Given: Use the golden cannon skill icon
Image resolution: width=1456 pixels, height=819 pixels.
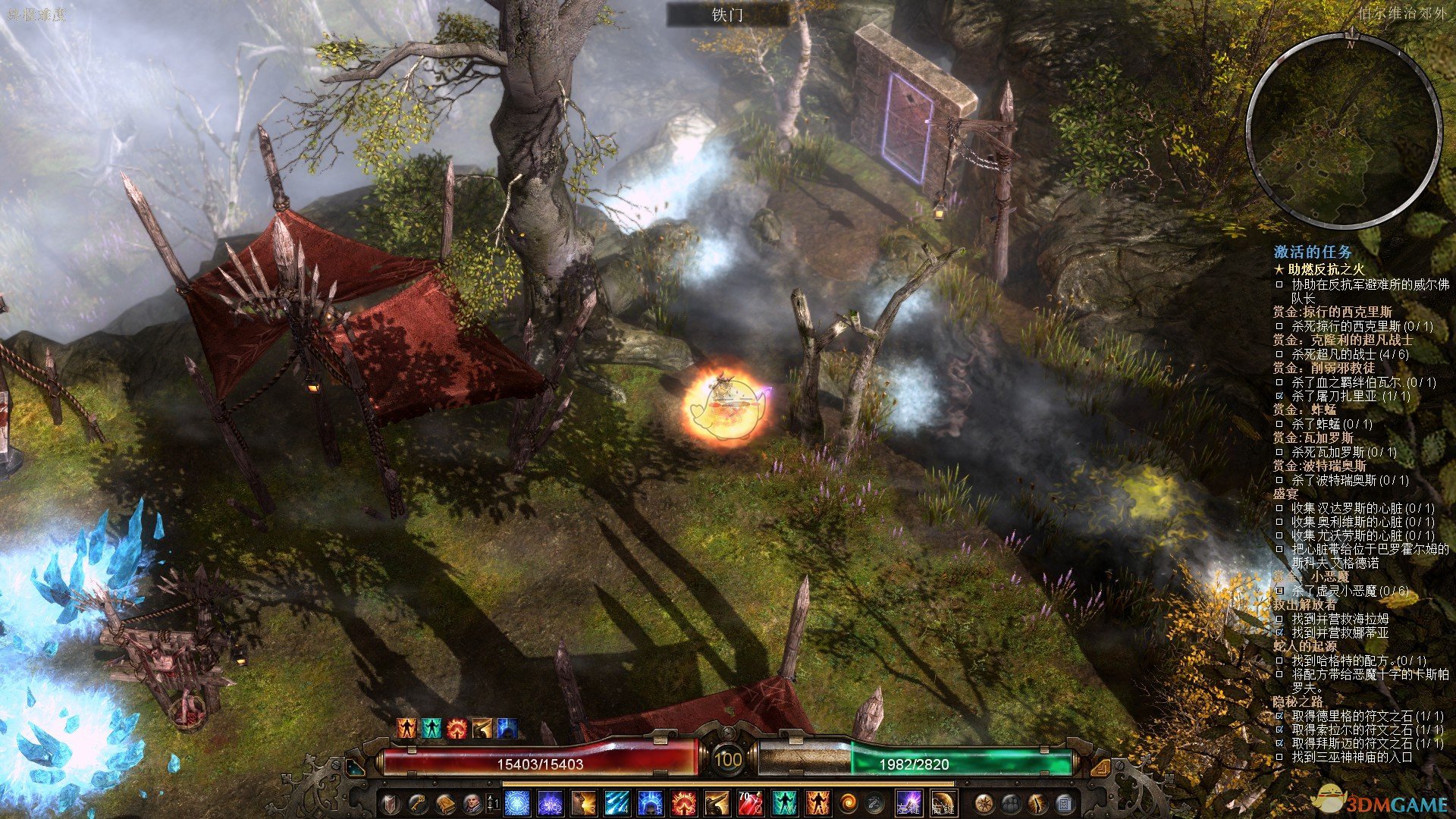Looking at the screenshot, I should pos(717,802).
